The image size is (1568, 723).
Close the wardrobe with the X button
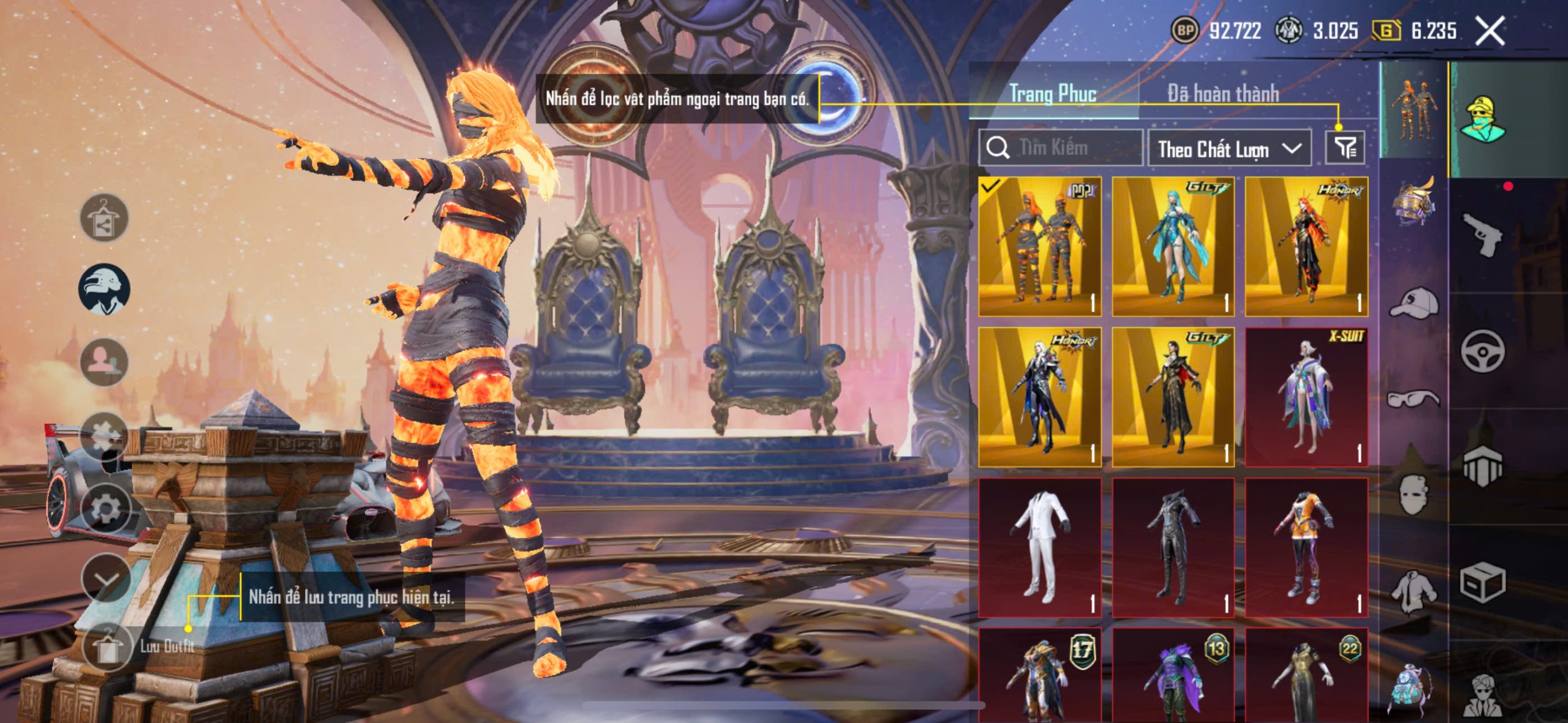1490,31
